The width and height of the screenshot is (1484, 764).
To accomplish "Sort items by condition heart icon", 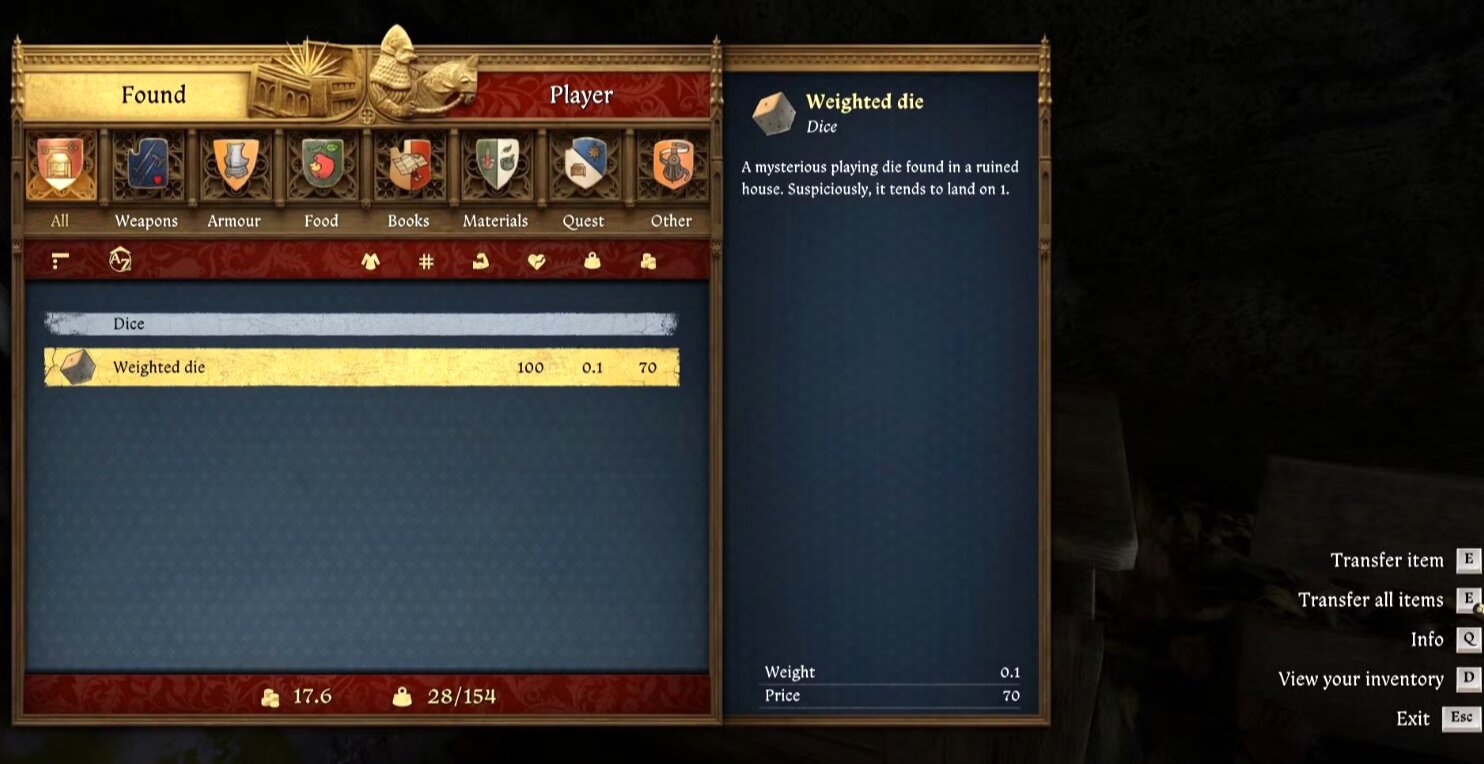I will tap(537, 261).
